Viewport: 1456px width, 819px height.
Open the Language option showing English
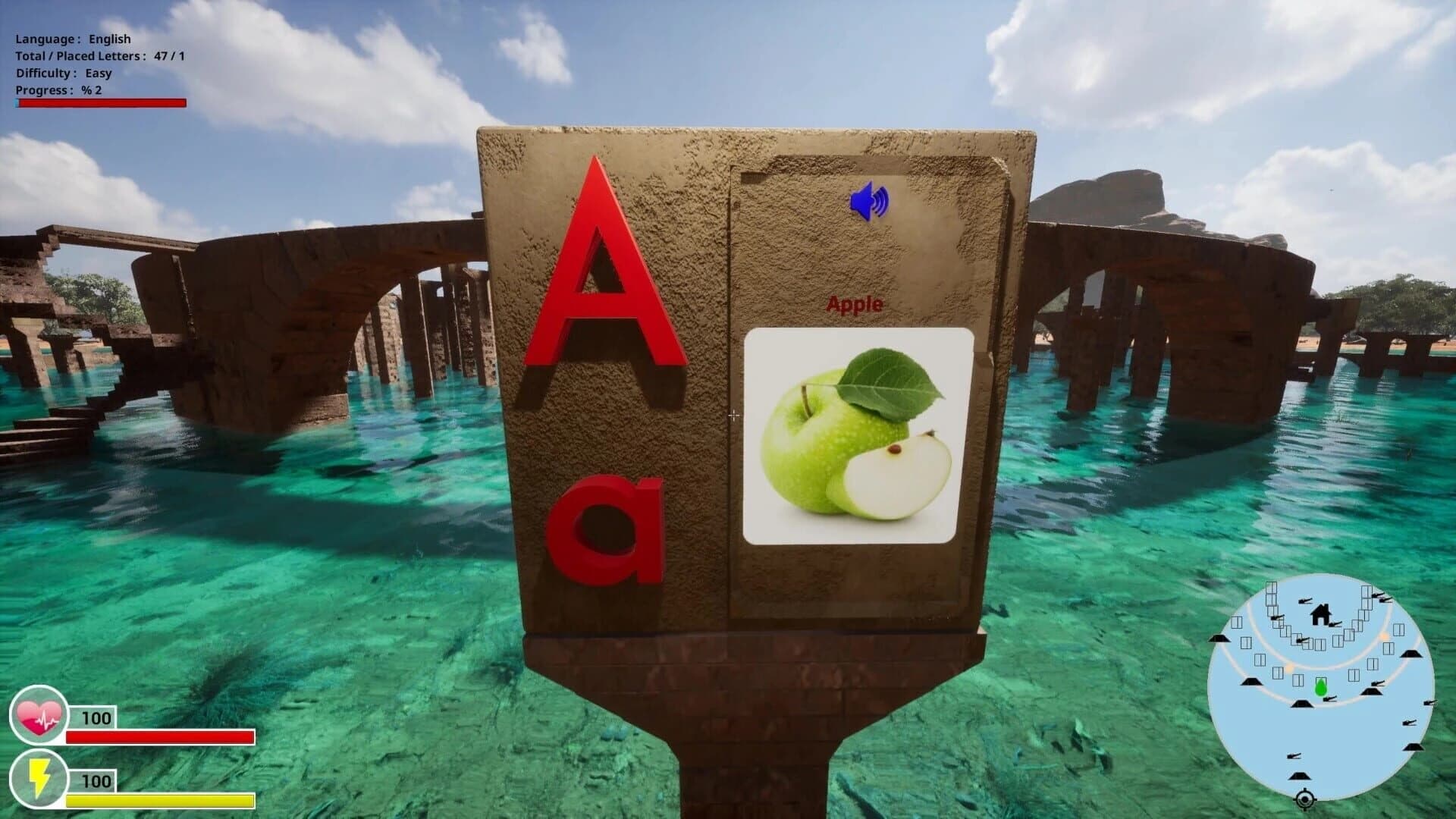74,38
